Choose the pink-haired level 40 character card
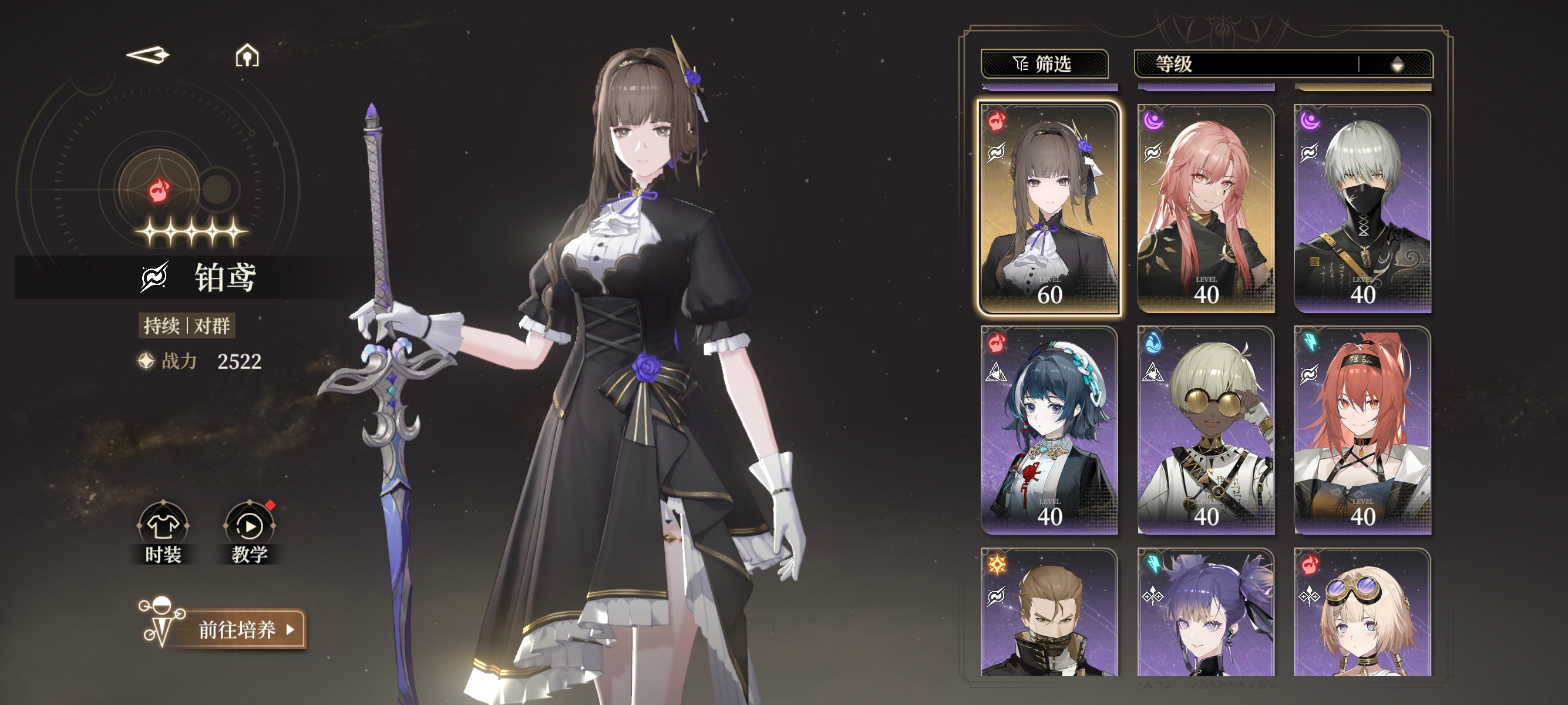This screenshot has width=1568, height=705. pyautogui.click(x=1206, y=208)
